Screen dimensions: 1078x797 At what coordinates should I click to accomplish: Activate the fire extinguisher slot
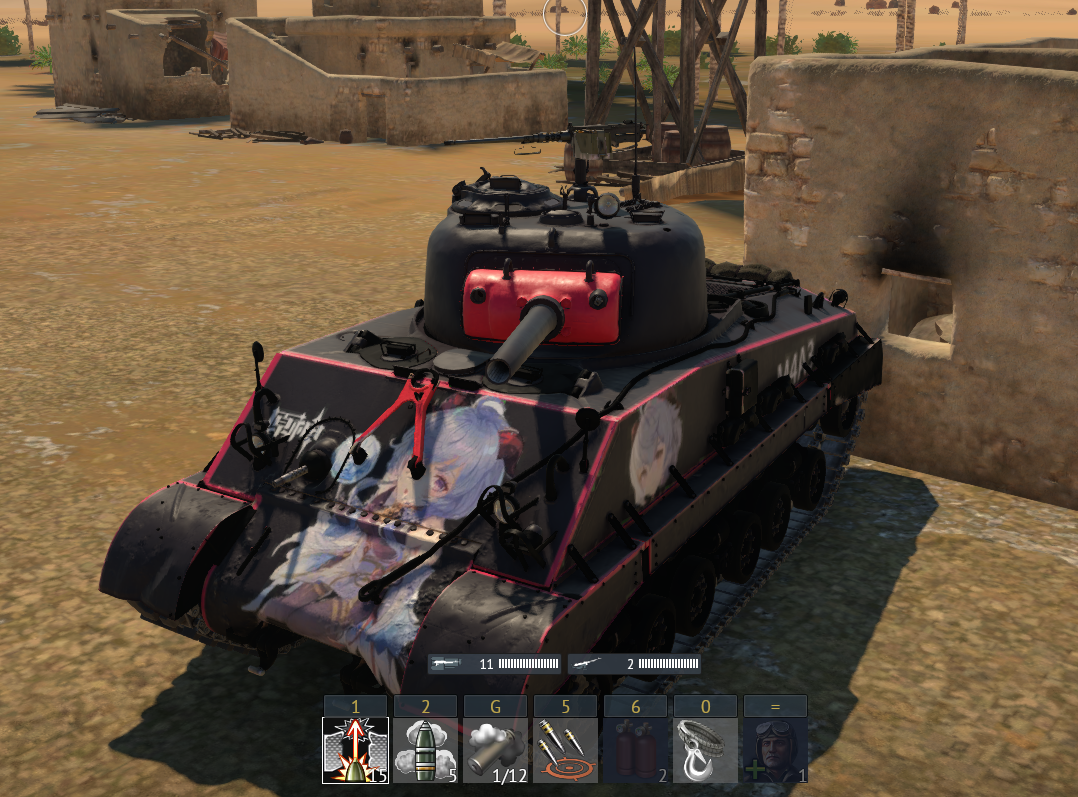coord(635,750)
